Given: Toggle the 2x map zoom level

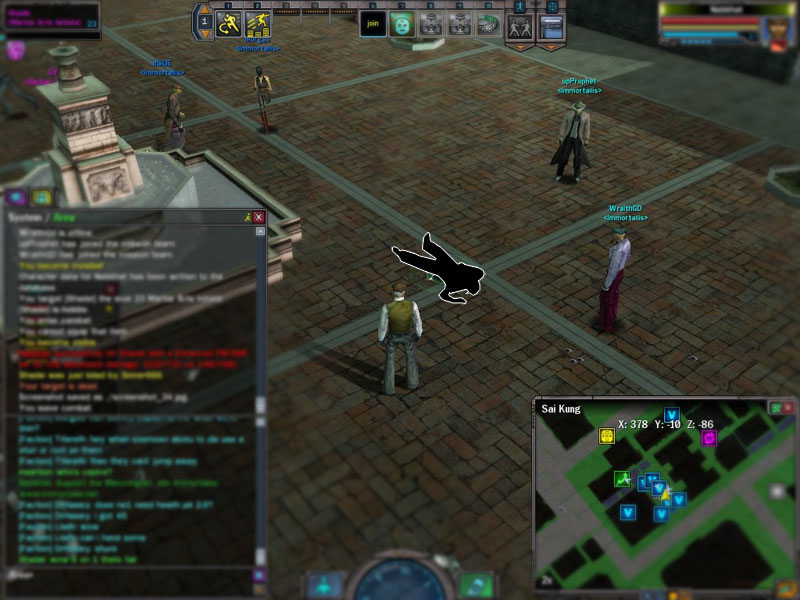Looking at the screenshot, I should (547, 580).
